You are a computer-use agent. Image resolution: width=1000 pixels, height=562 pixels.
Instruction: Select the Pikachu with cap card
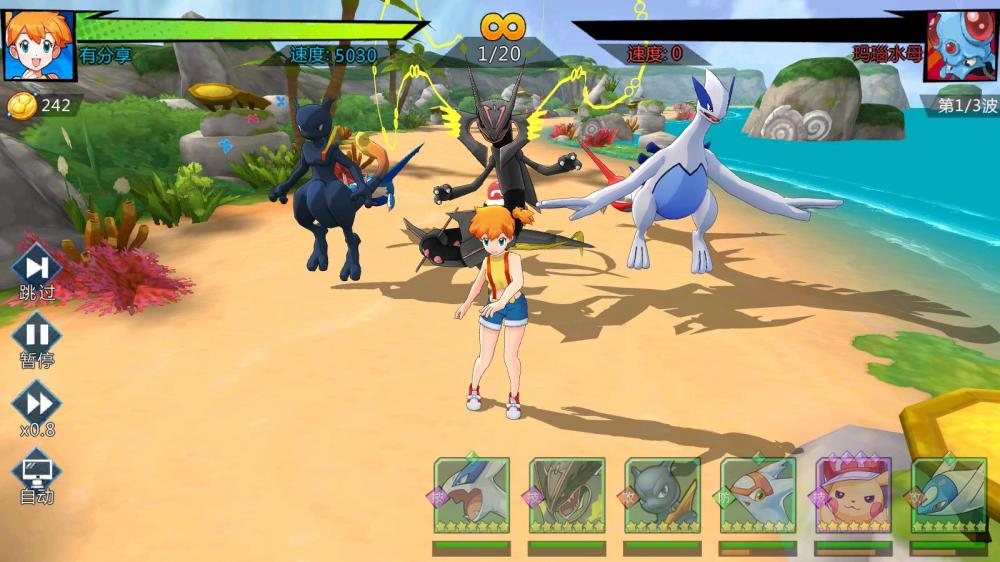pos(853,495)
